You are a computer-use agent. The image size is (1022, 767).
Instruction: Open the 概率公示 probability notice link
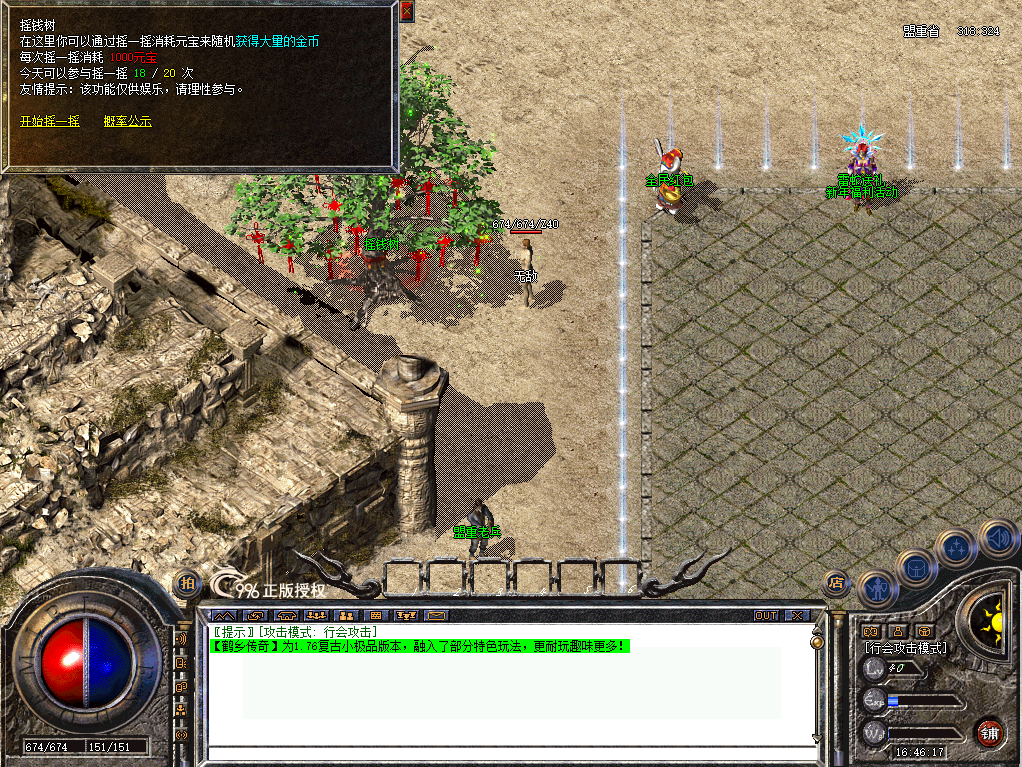127,121
